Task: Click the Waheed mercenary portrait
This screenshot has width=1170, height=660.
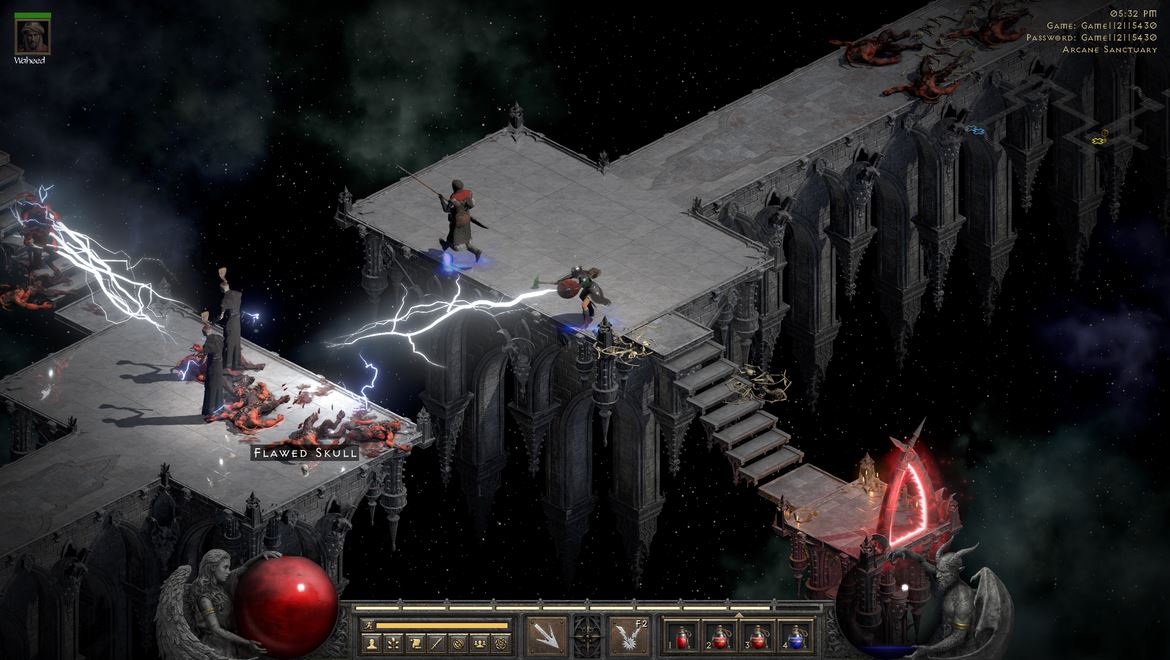Action: click(x=32, y=37)
